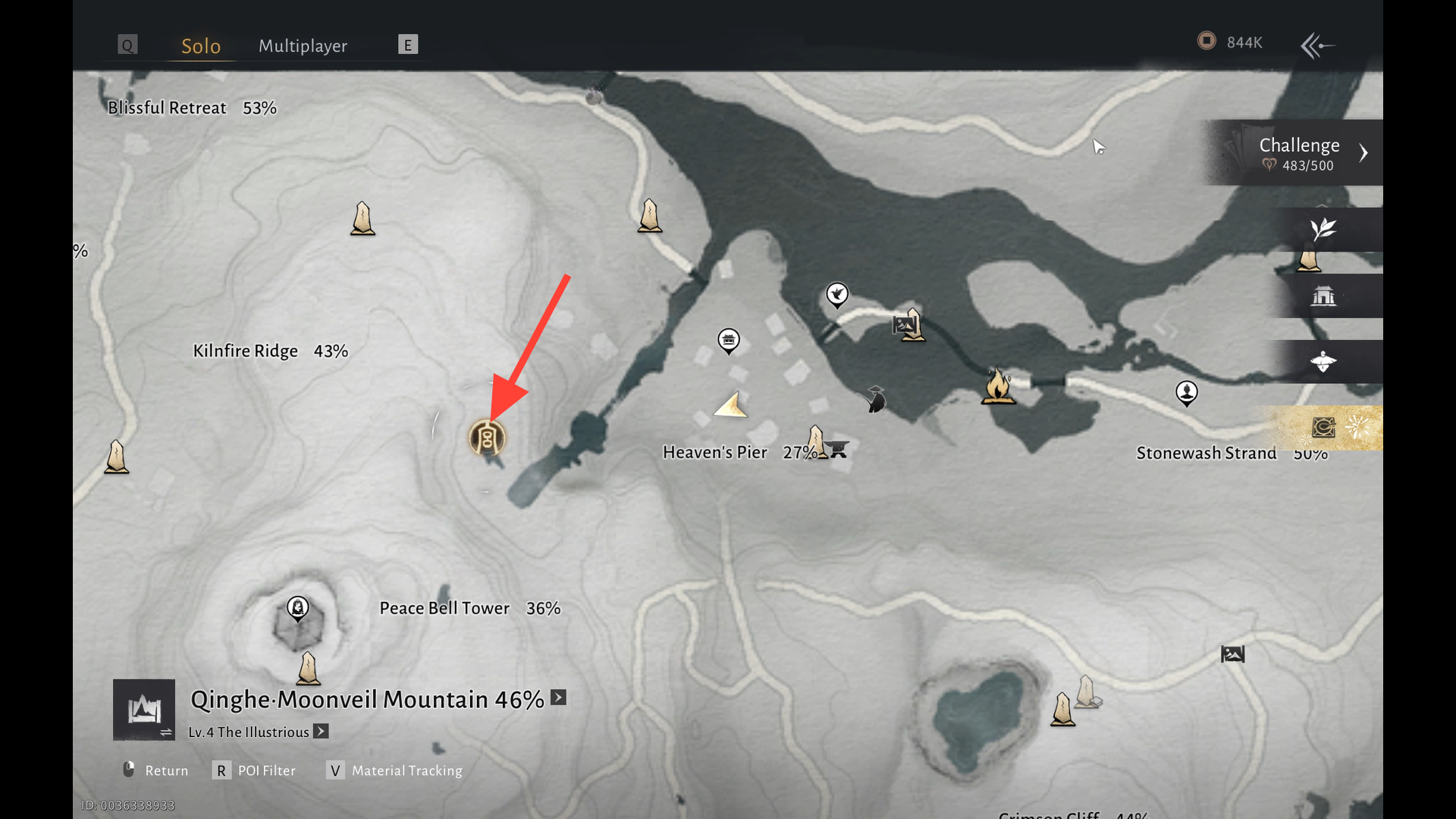Viewport: 1456px width, 819px height.
Task: Open Lv.4 The Illustrious details
Action: pos(321,732)
